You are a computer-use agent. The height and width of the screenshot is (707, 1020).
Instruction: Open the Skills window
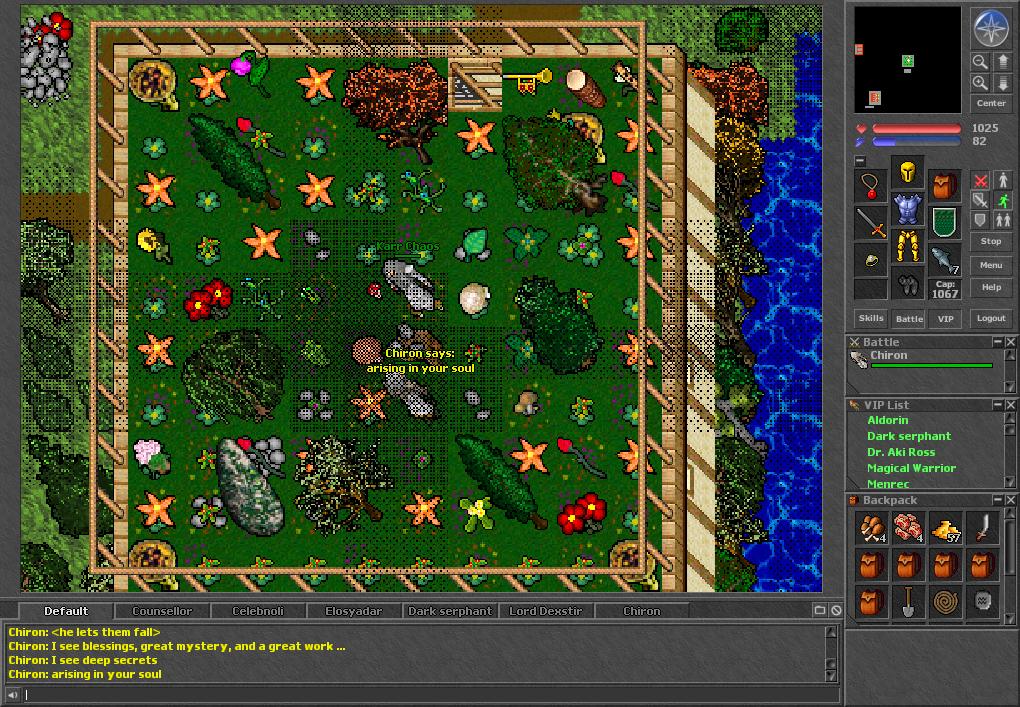(871, 318)
